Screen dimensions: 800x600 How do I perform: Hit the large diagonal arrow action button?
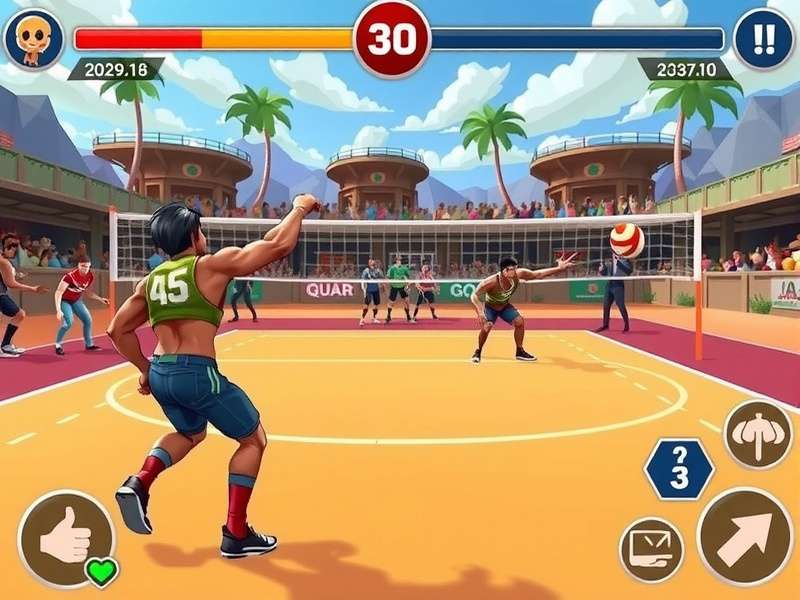[x=744, y=535]
